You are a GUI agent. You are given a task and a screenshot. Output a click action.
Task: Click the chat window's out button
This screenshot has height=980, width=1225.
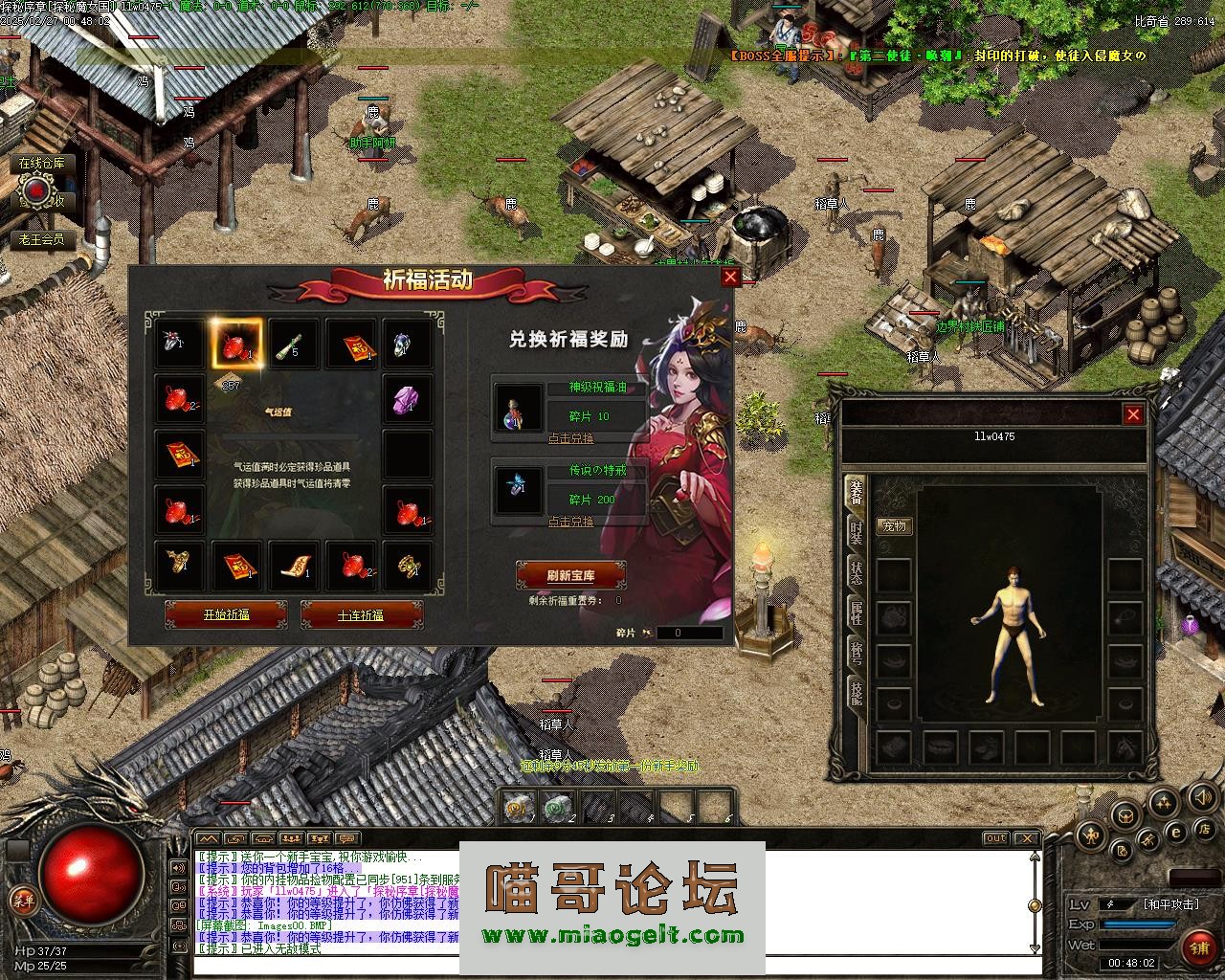[x=996, y=838]
